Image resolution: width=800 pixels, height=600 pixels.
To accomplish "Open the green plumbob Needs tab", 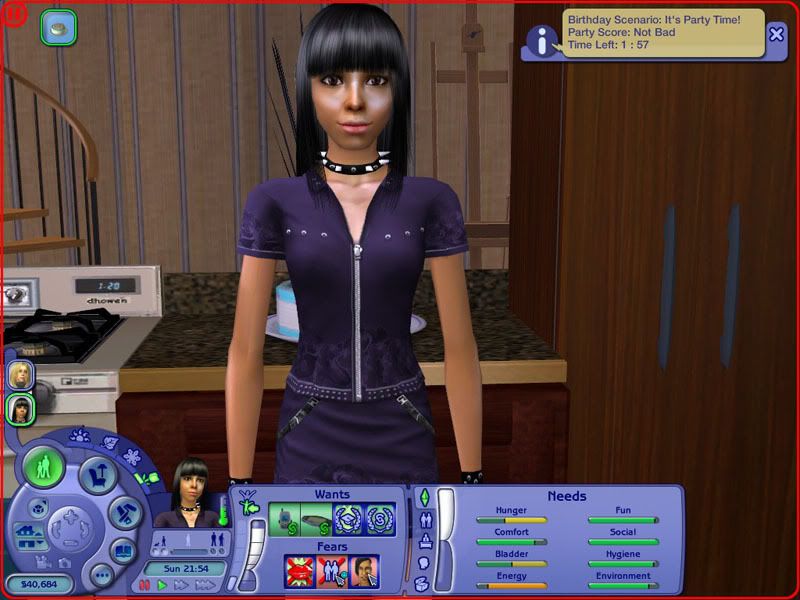I will [x=423, y=497].
